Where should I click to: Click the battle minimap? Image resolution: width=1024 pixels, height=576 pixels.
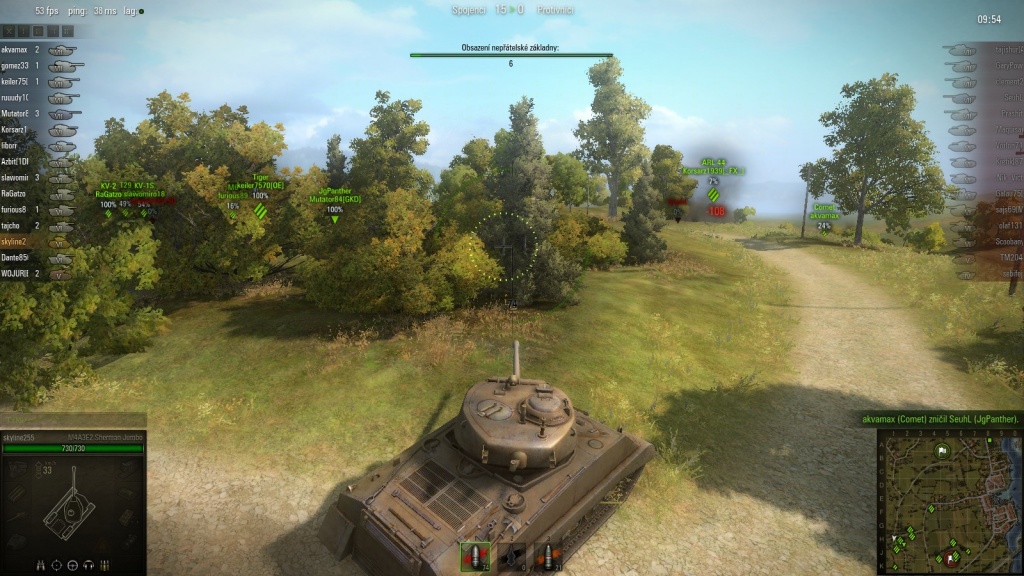click(948, 501)
